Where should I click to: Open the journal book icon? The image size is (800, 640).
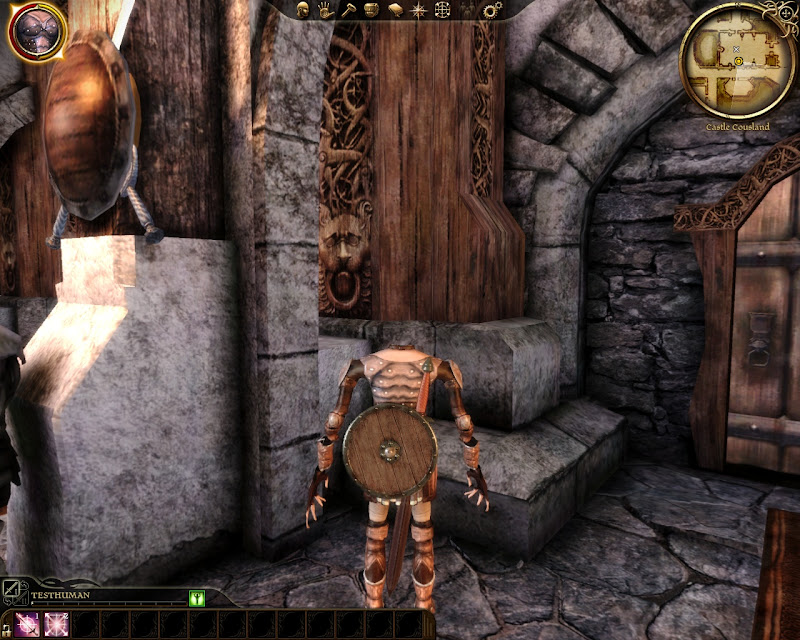(x=396, y=10)
